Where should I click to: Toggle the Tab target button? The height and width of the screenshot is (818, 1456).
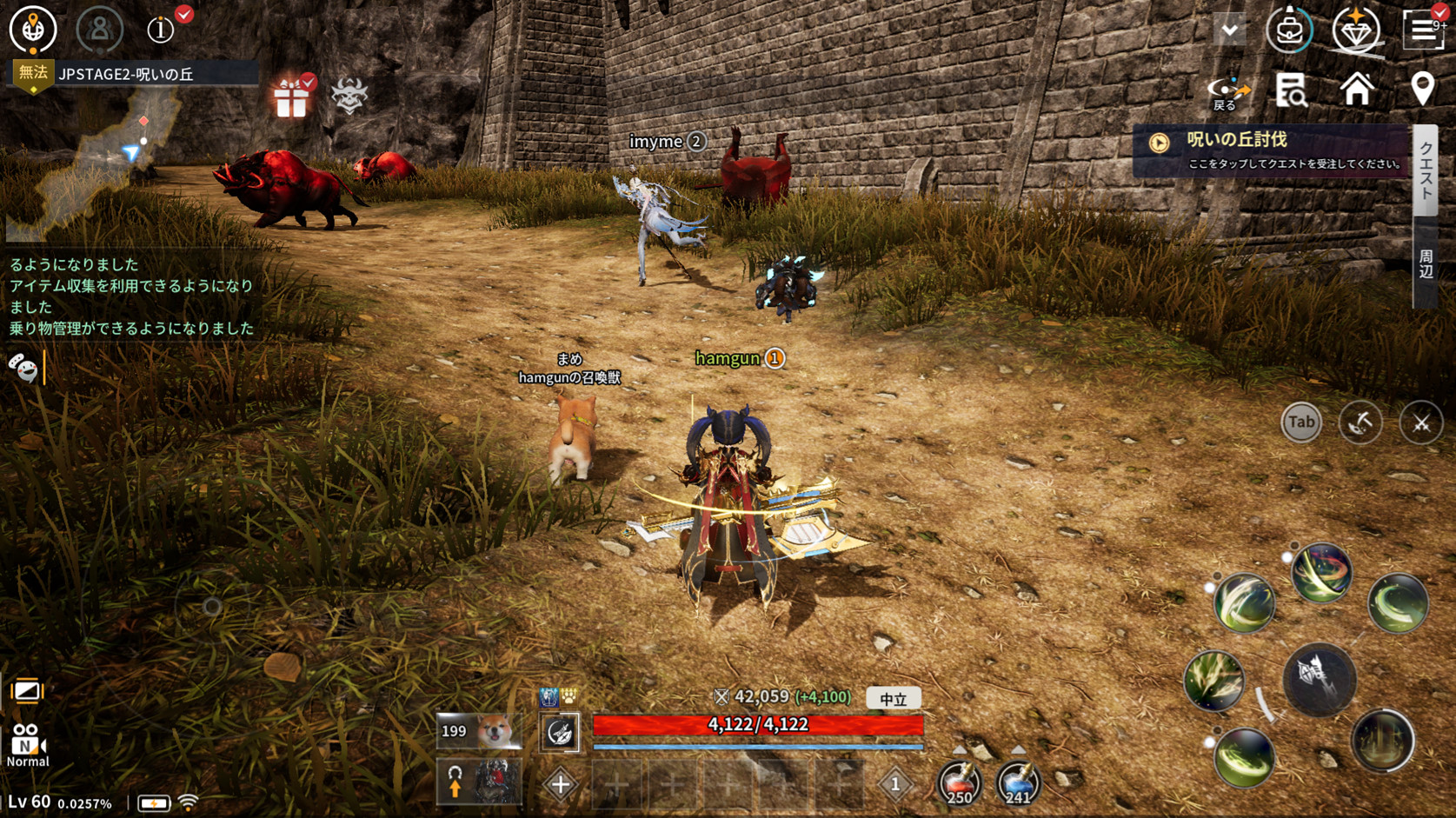coord(1300,422)
